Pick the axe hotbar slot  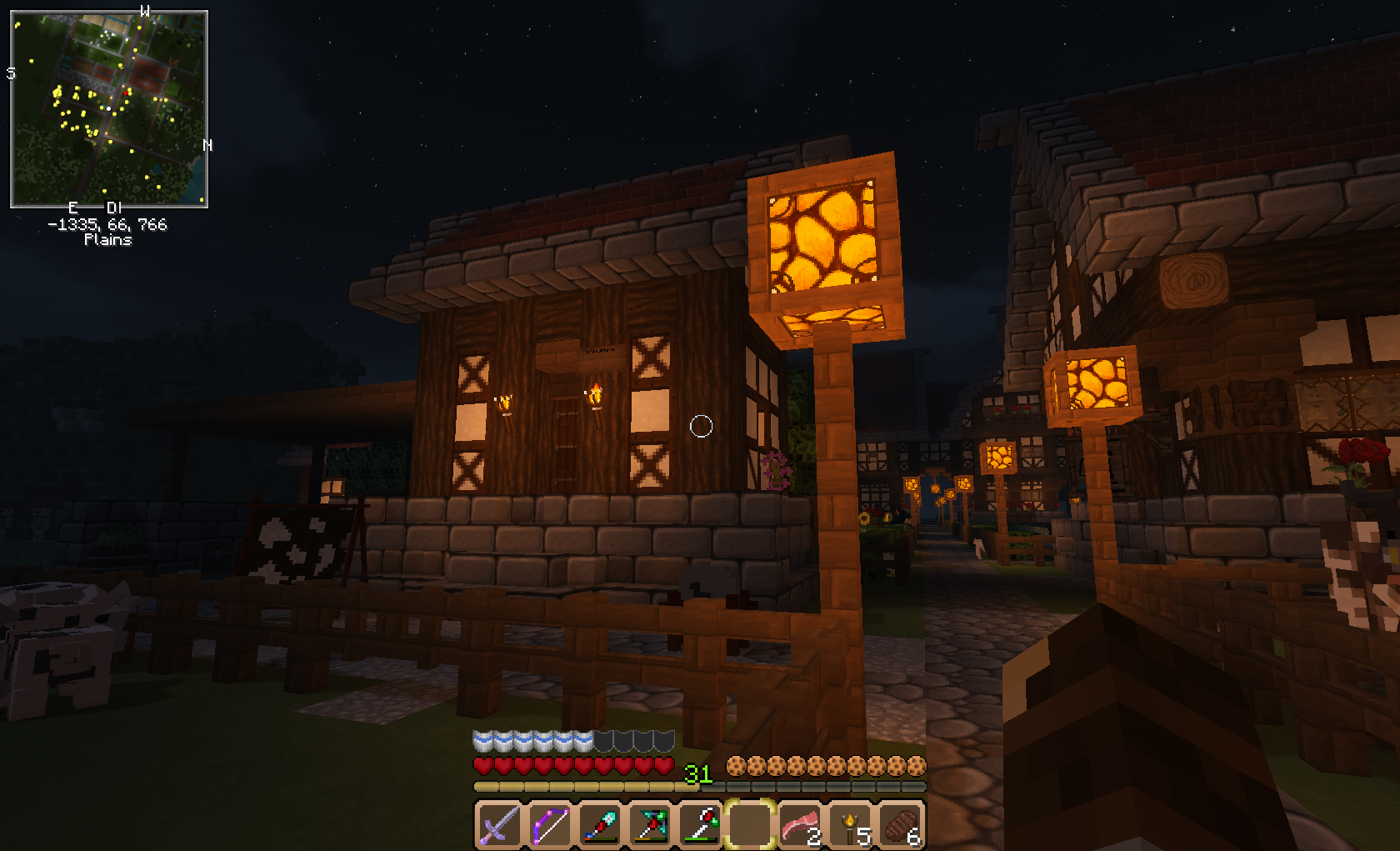[x=700, y=826]
